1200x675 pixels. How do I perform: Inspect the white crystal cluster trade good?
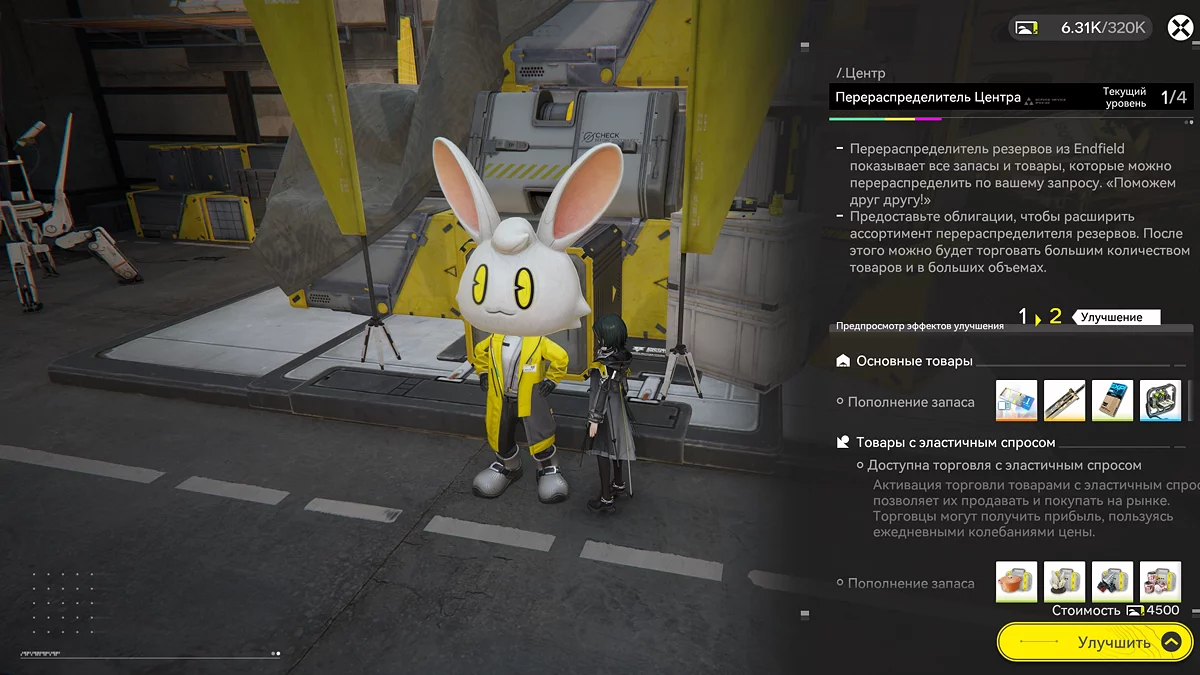pyautogui.click(x=1064, y=581)
